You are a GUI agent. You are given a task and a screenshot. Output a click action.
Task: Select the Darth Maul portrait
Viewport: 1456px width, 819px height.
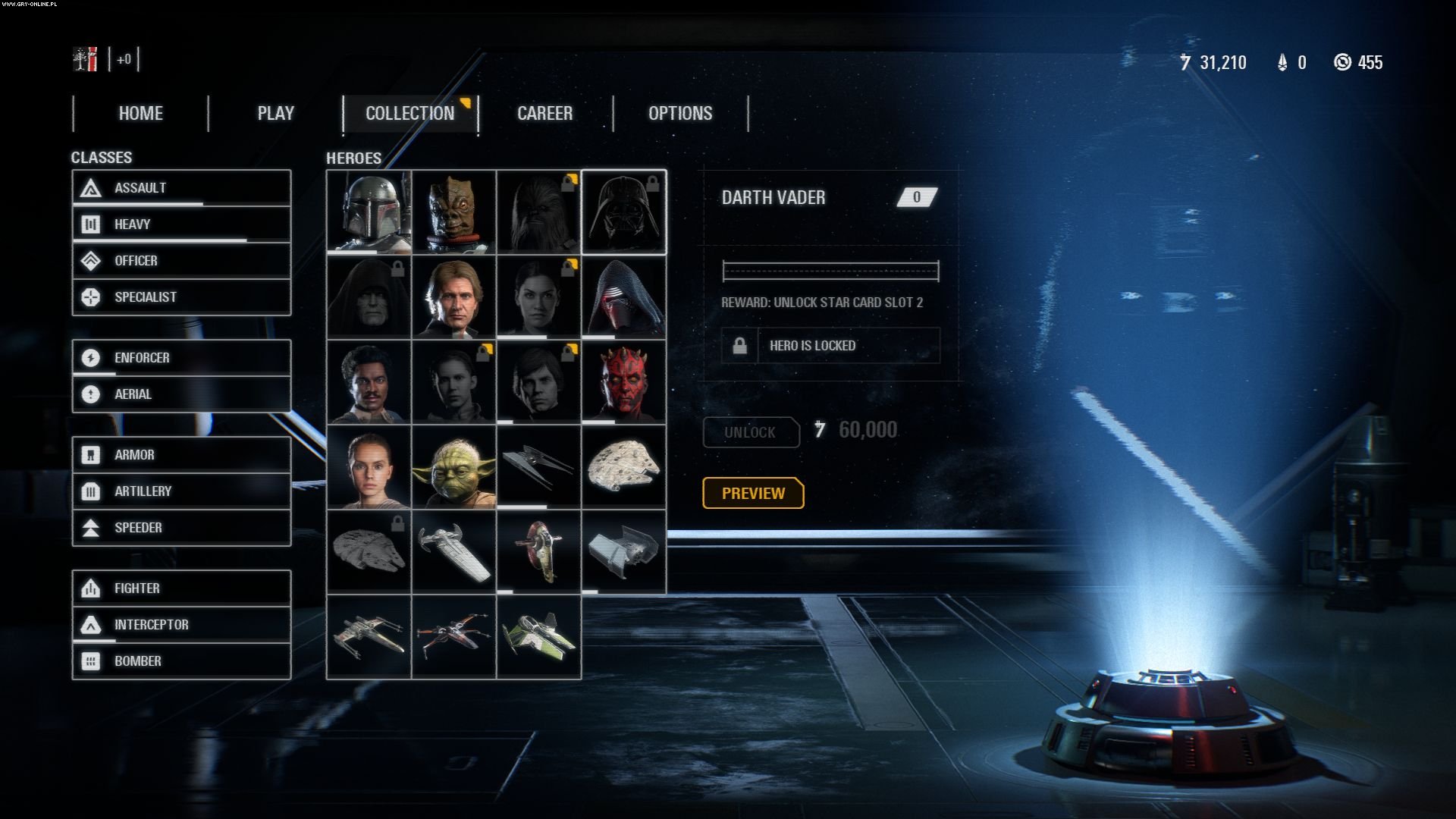(623, 381)
